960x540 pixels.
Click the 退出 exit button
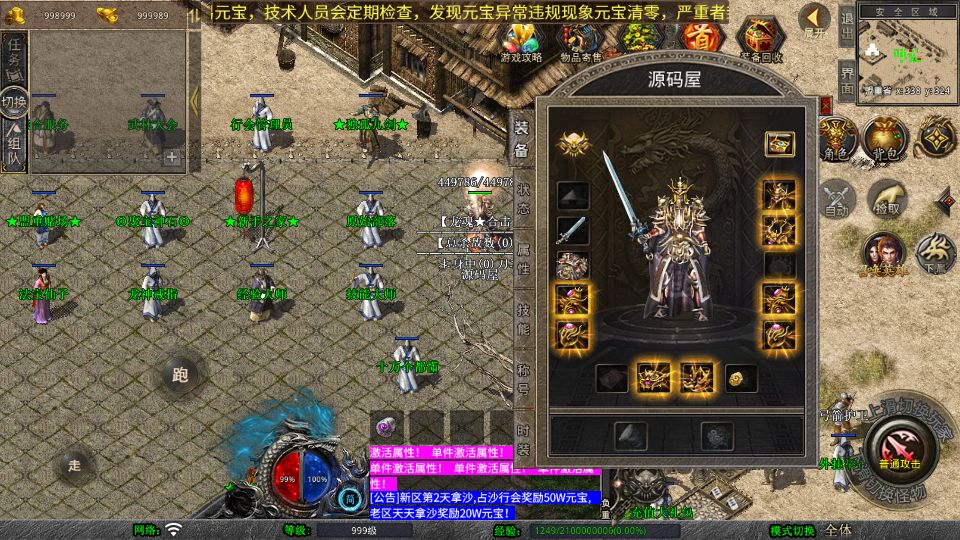coord(846,29)
